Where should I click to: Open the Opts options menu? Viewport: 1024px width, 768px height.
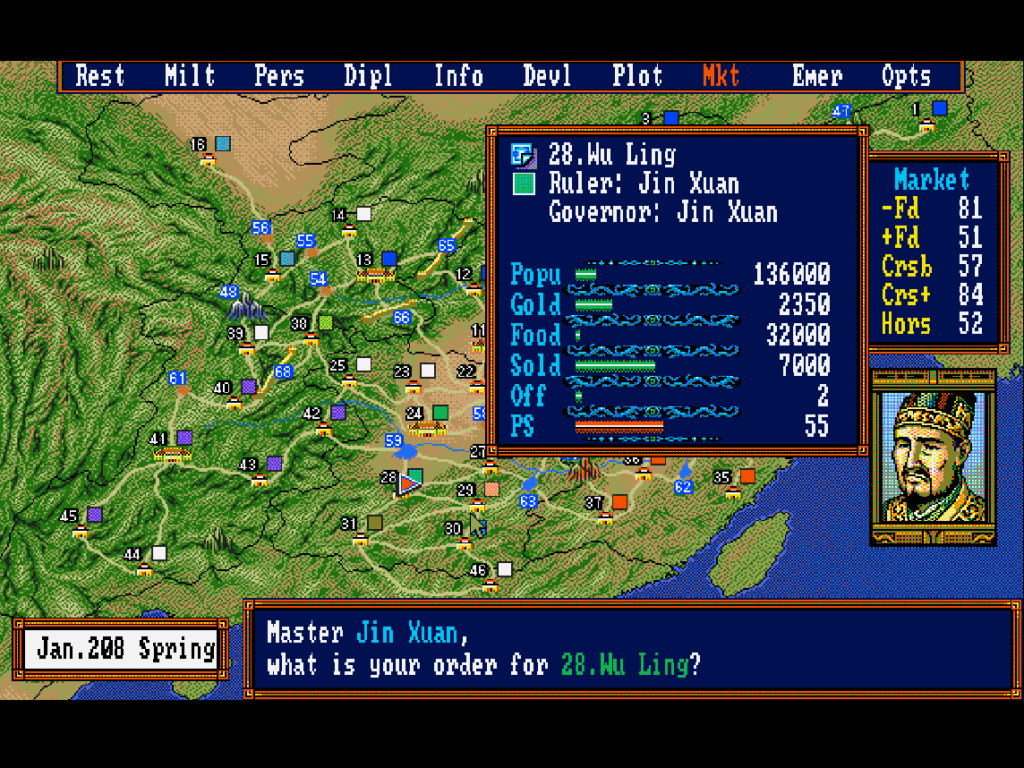906,76
